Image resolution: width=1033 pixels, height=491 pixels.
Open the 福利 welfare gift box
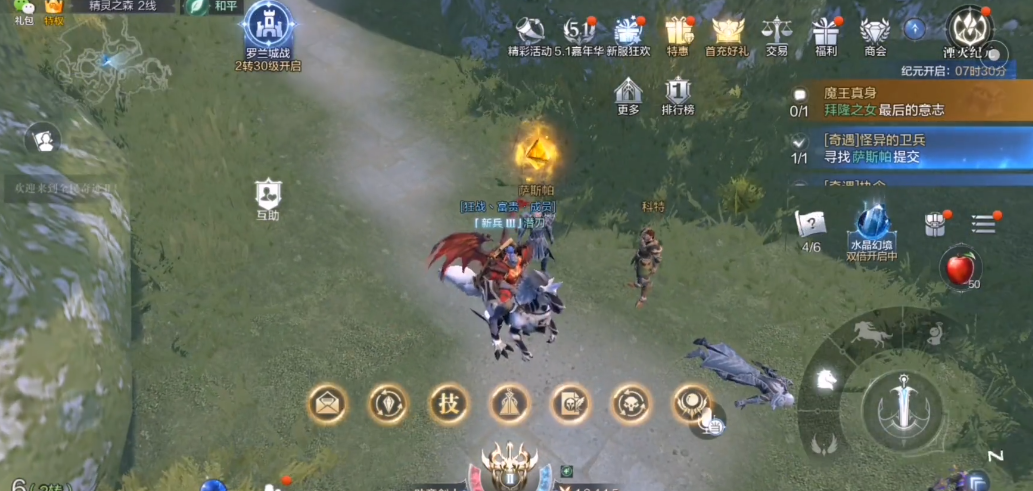pos(826,33)
